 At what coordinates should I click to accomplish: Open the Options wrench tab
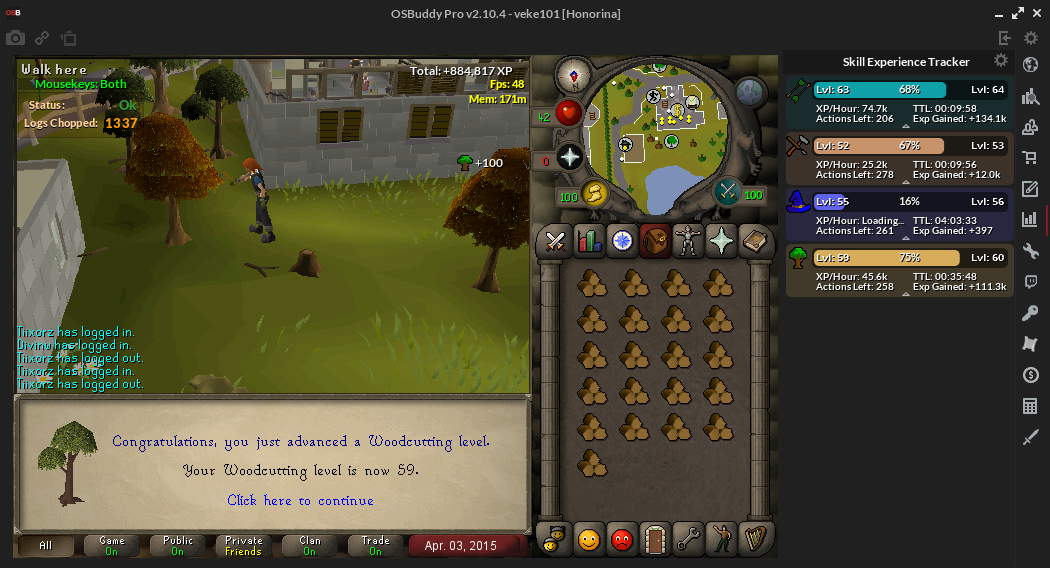pyautogui.click(x=686, y=540)
